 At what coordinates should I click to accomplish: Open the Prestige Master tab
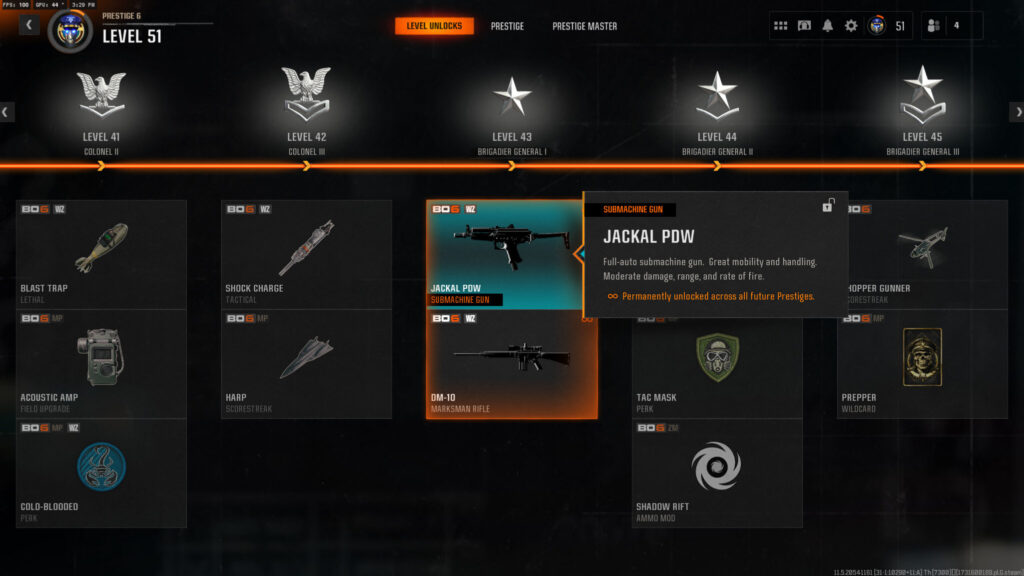click(x=584, y=26)
